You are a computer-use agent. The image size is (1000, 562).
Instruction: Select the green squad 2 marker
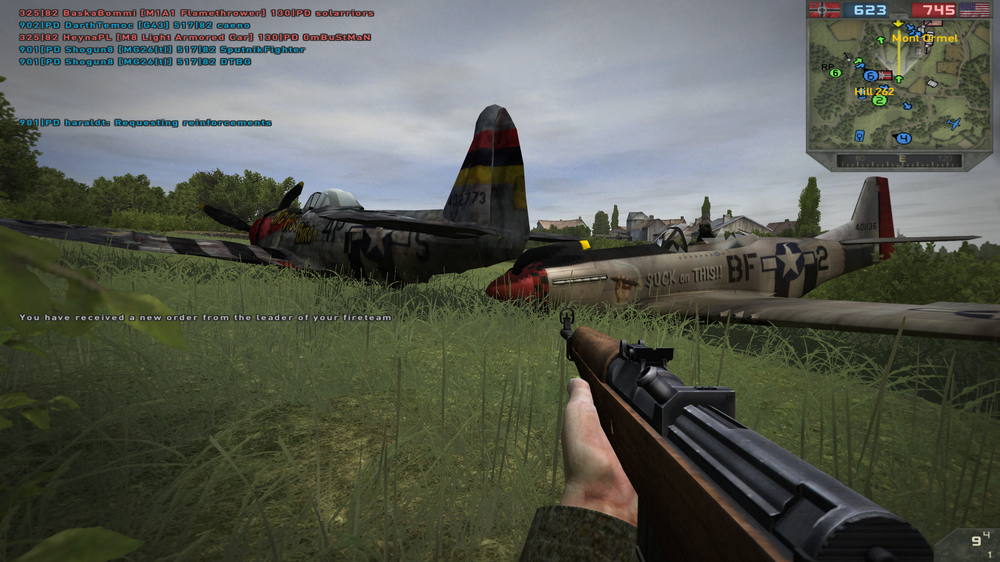[879, 100]
